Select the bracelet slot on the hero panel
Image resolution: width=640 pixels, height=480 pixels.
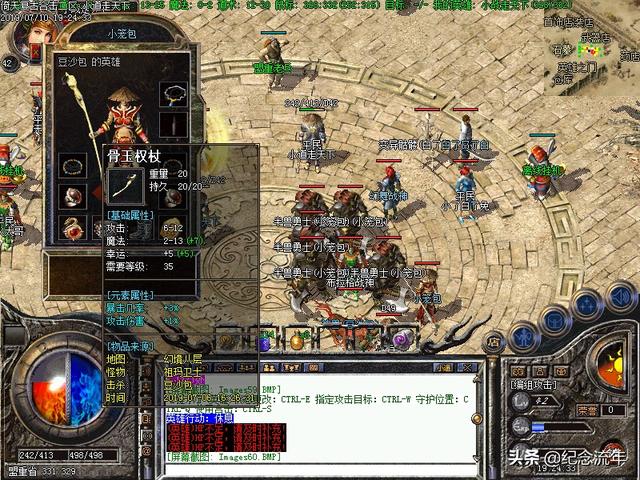click(72, 163)
